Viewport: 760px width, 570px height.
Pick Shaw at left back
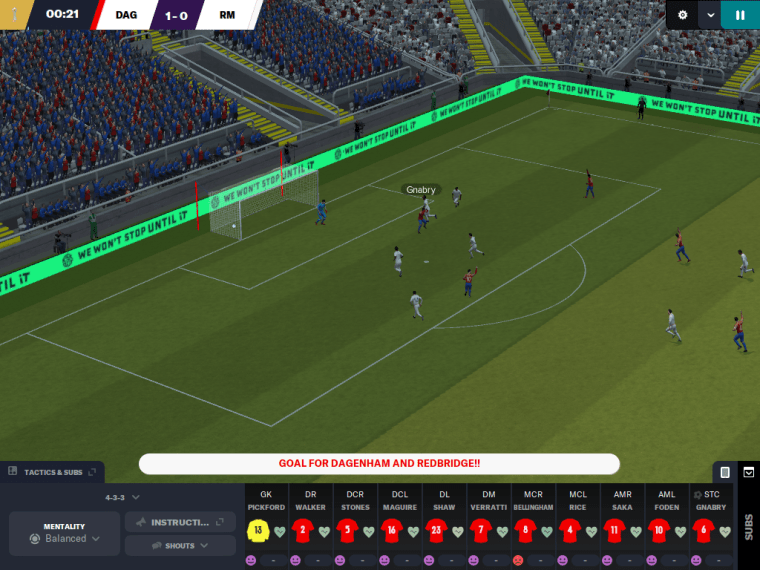(x=435, y=530)
